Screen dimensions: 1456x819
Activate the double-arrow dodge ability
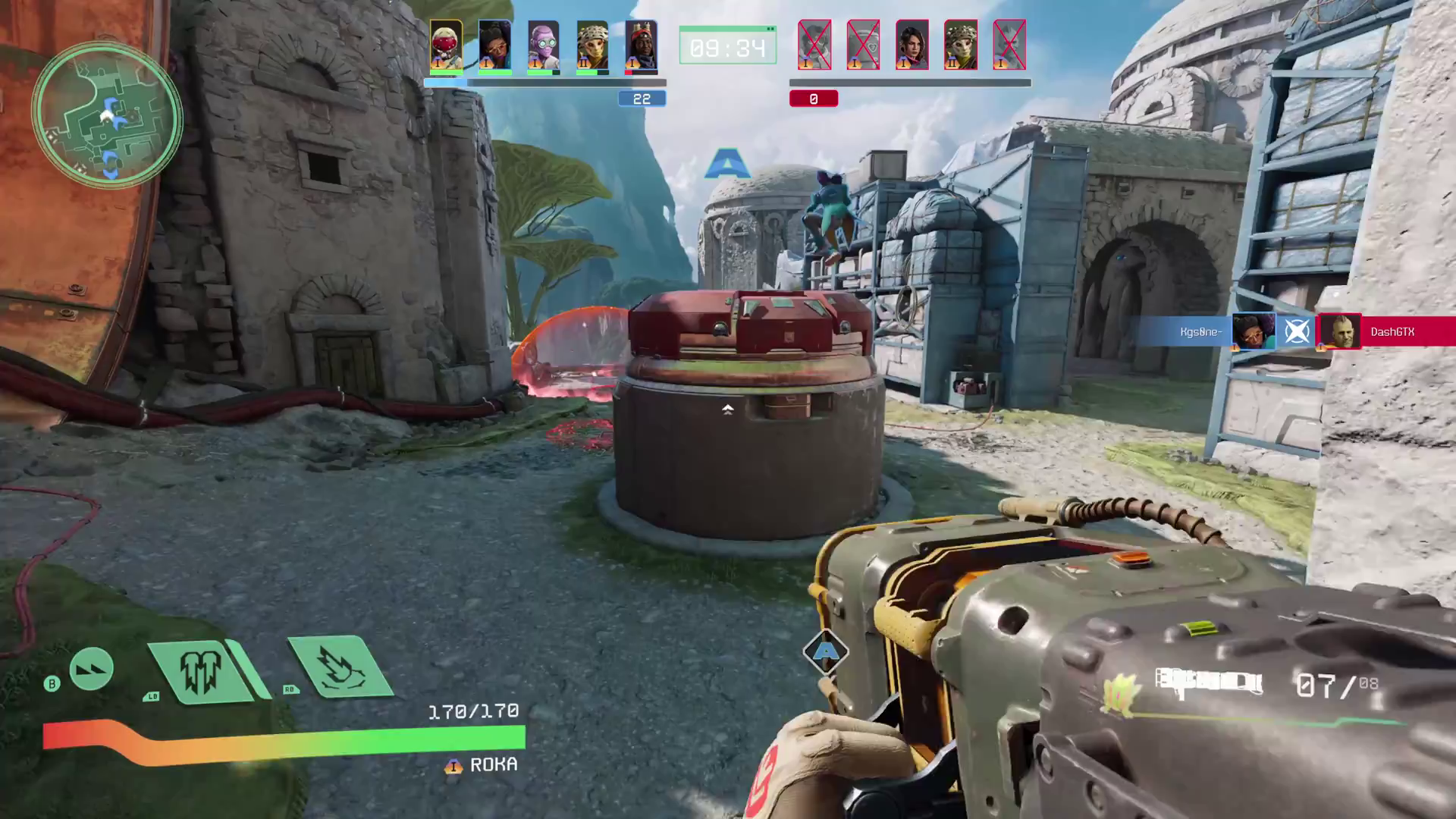pos(91,668)
